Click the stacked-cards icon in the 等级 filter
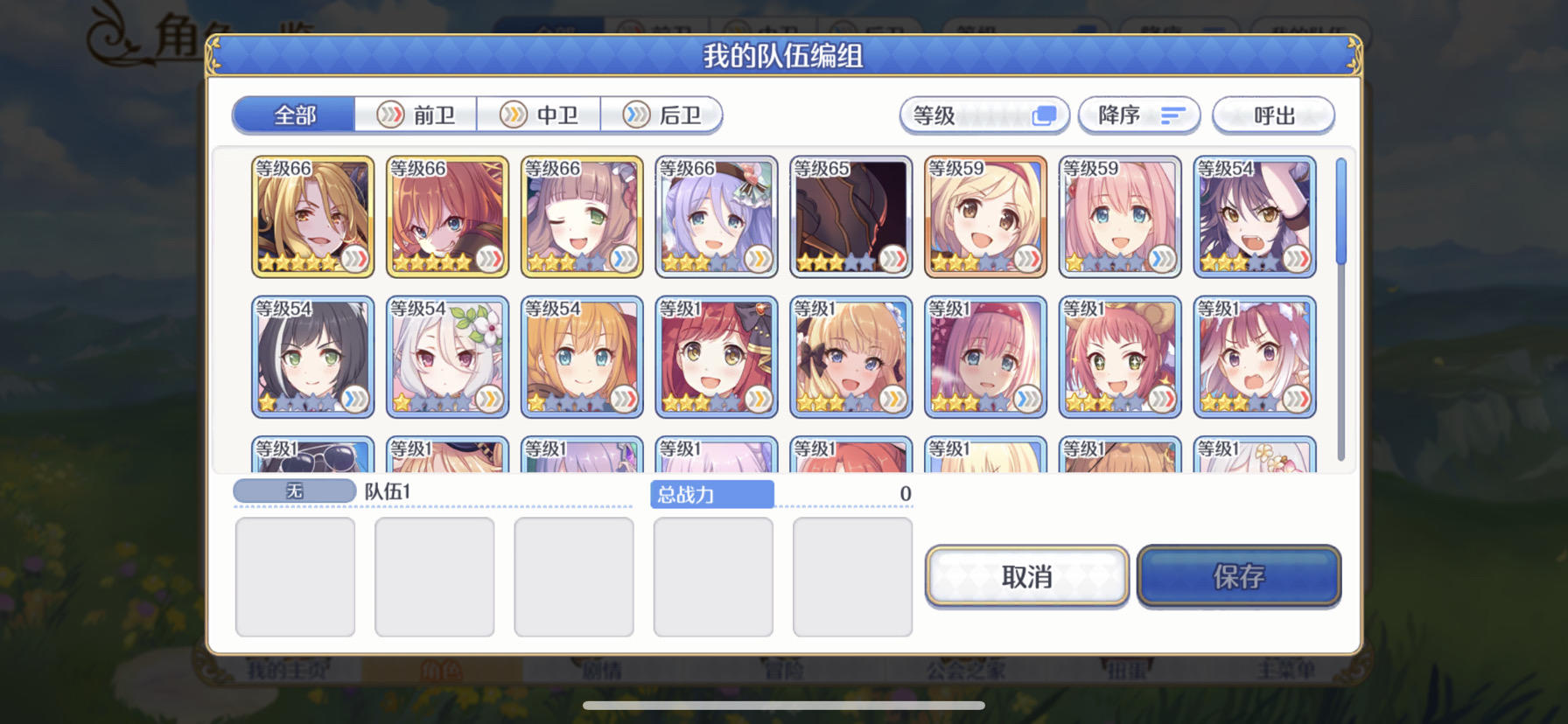This screenshot has height=724, width=1568. (1044, 115)
